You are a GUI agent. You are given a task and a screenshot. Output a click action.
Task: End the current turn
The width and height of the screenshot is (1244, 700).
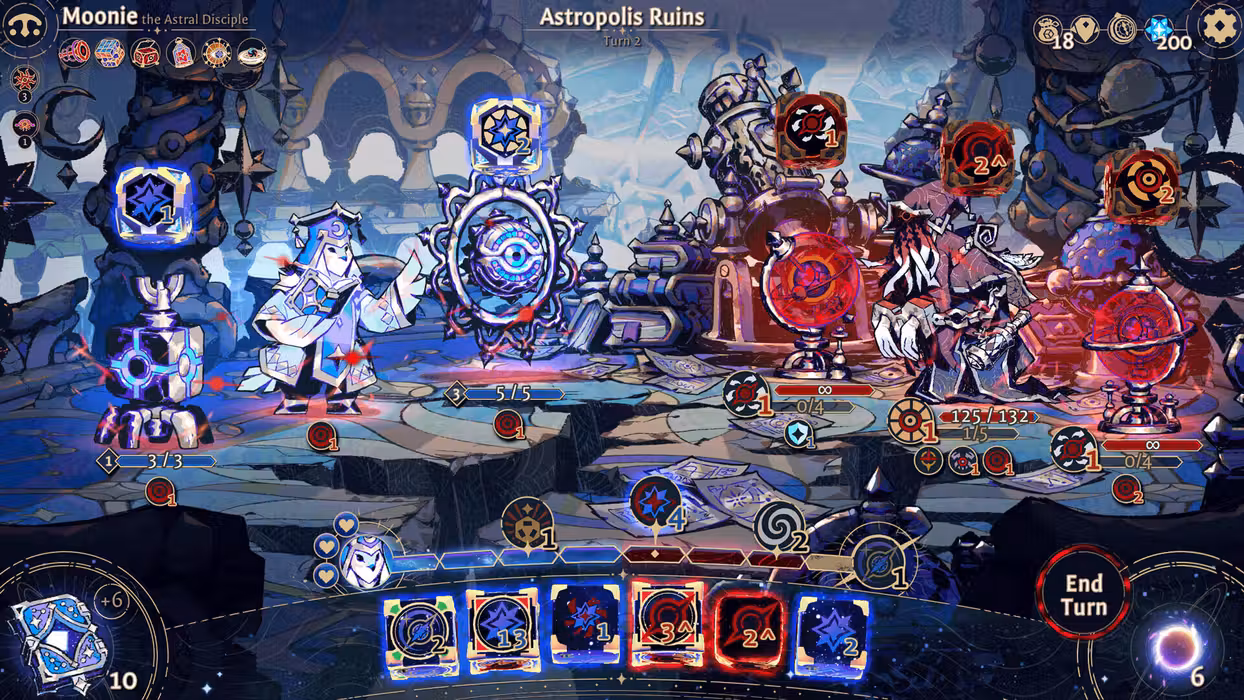tap(1083, 594)
